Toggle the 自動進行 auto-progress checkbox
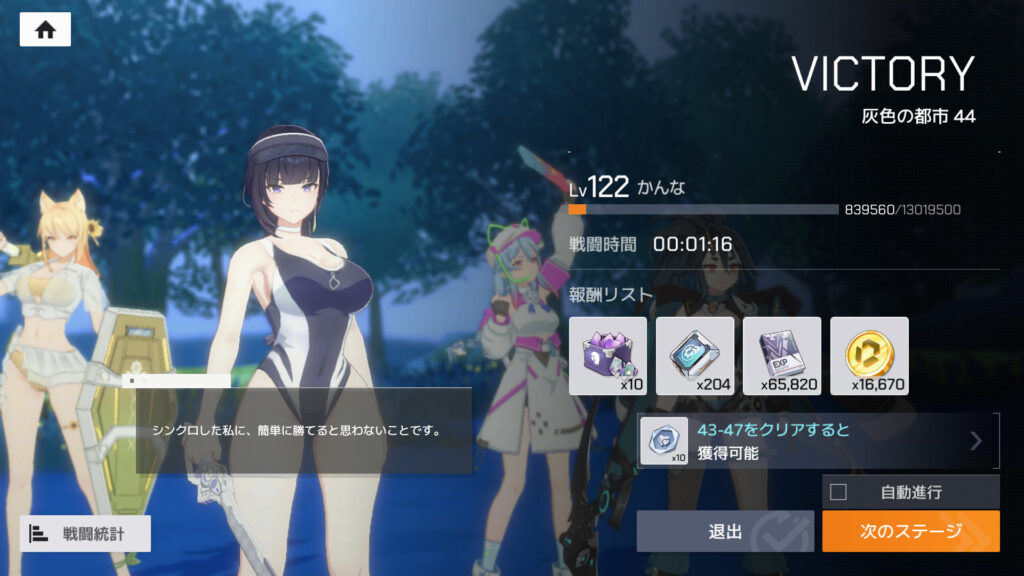This screenshot has width=1024, height=576. (839, 492)
